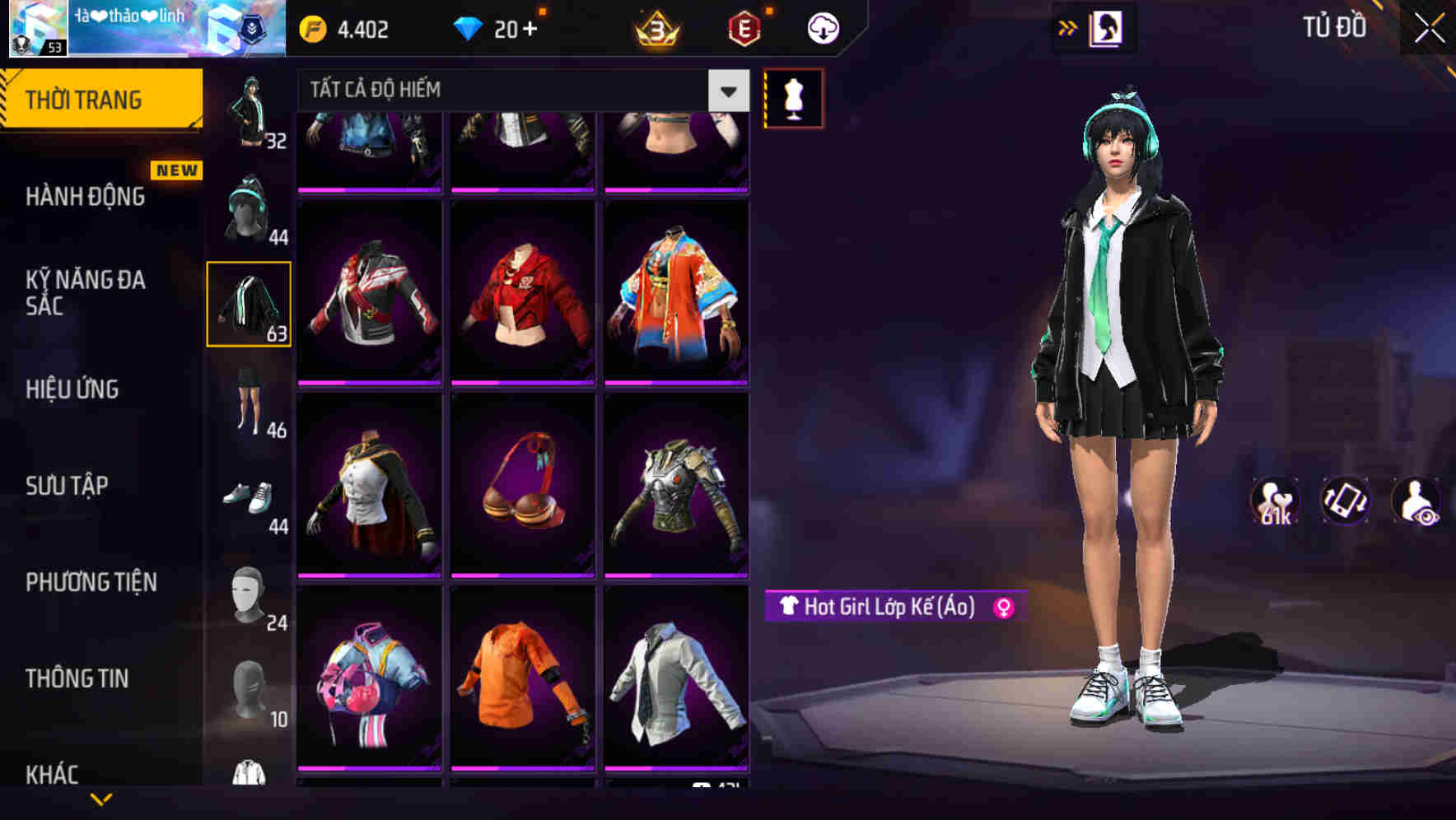This screenshot has height=820, width=1456.
Task: Open the SƯU TẬP menu item
Action: [68, 486]
